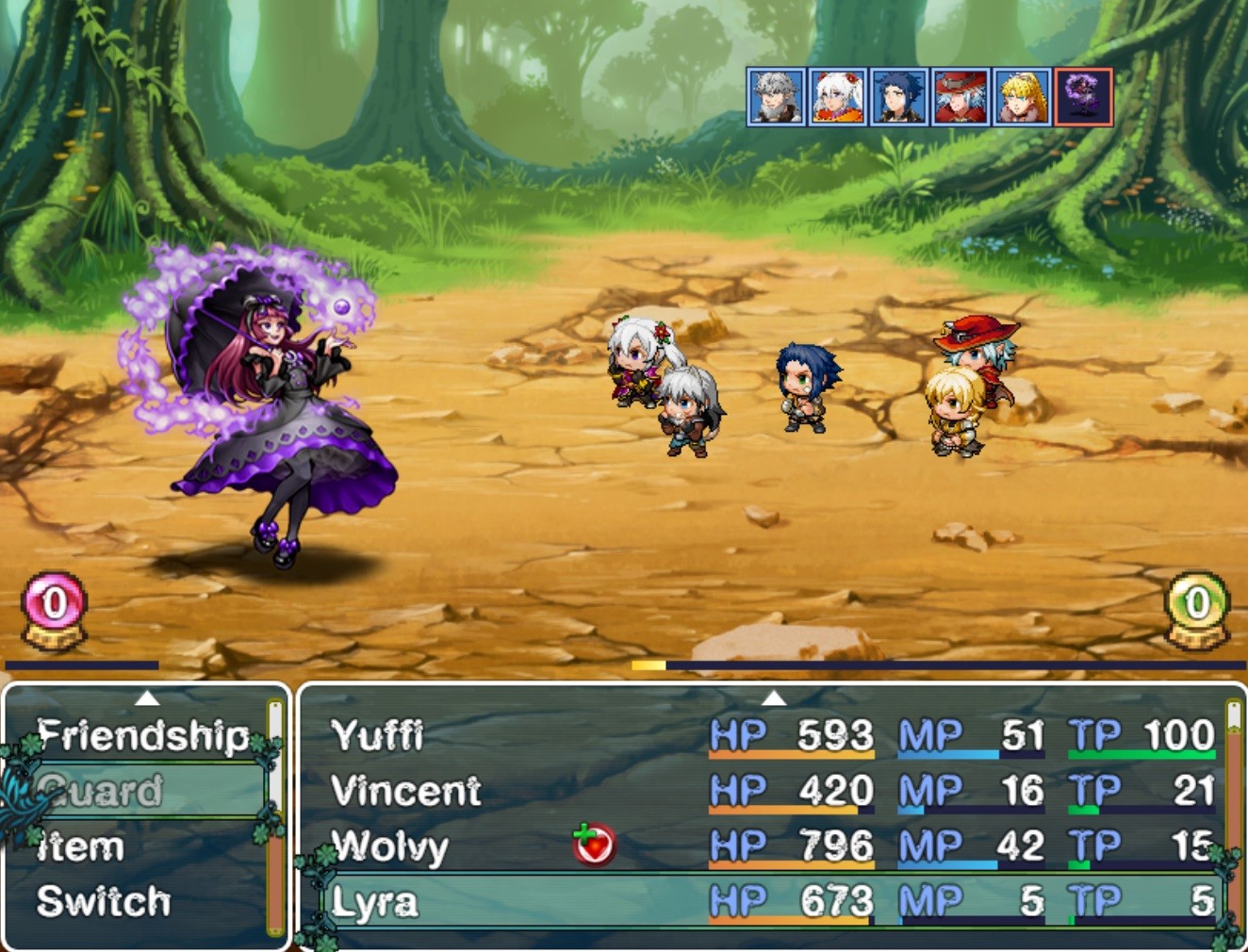Choose the Switch command

tap(104, 902)
